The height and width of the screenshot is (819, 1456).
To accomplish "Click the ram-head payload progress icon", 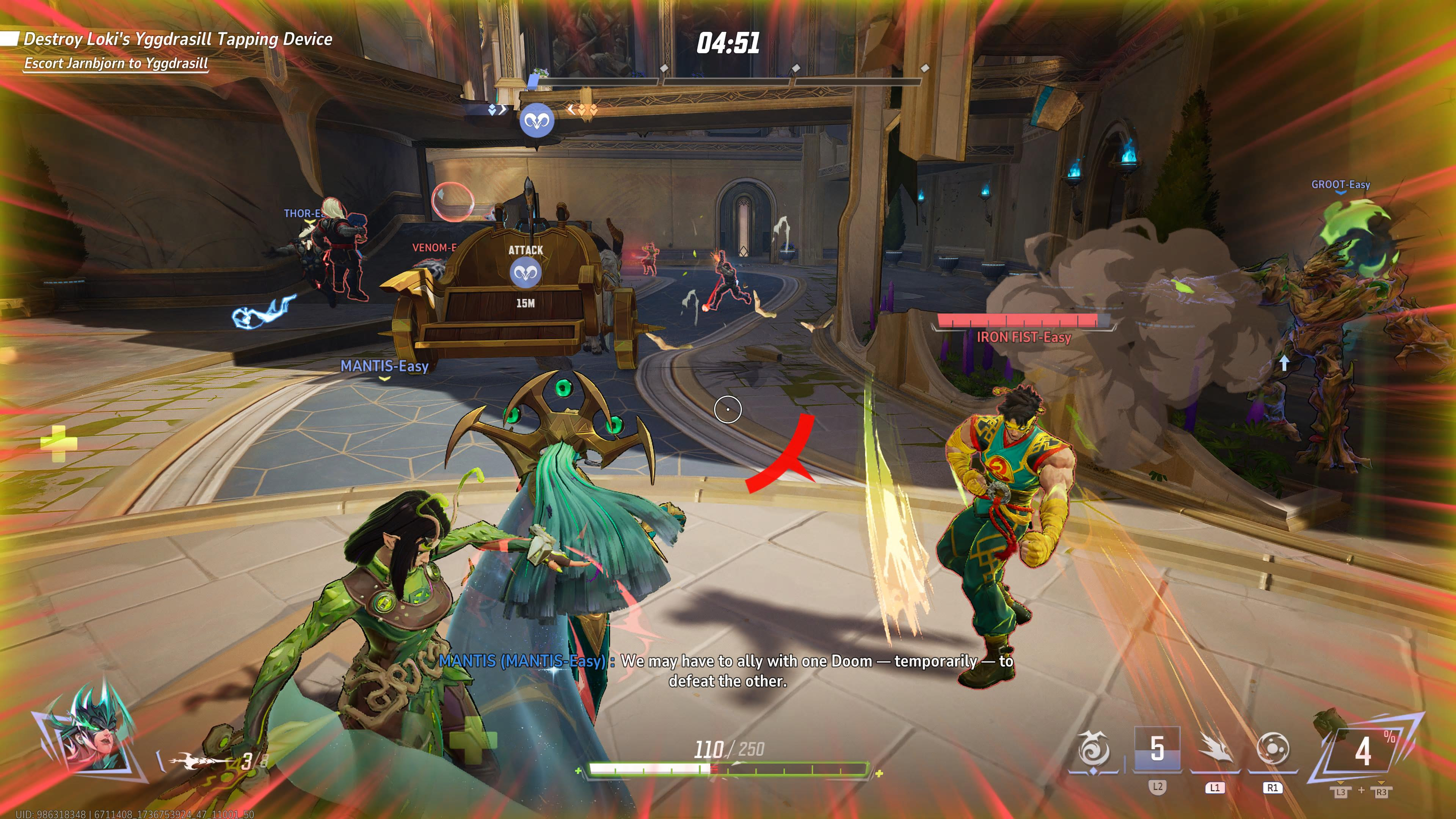I will (537, 121).
